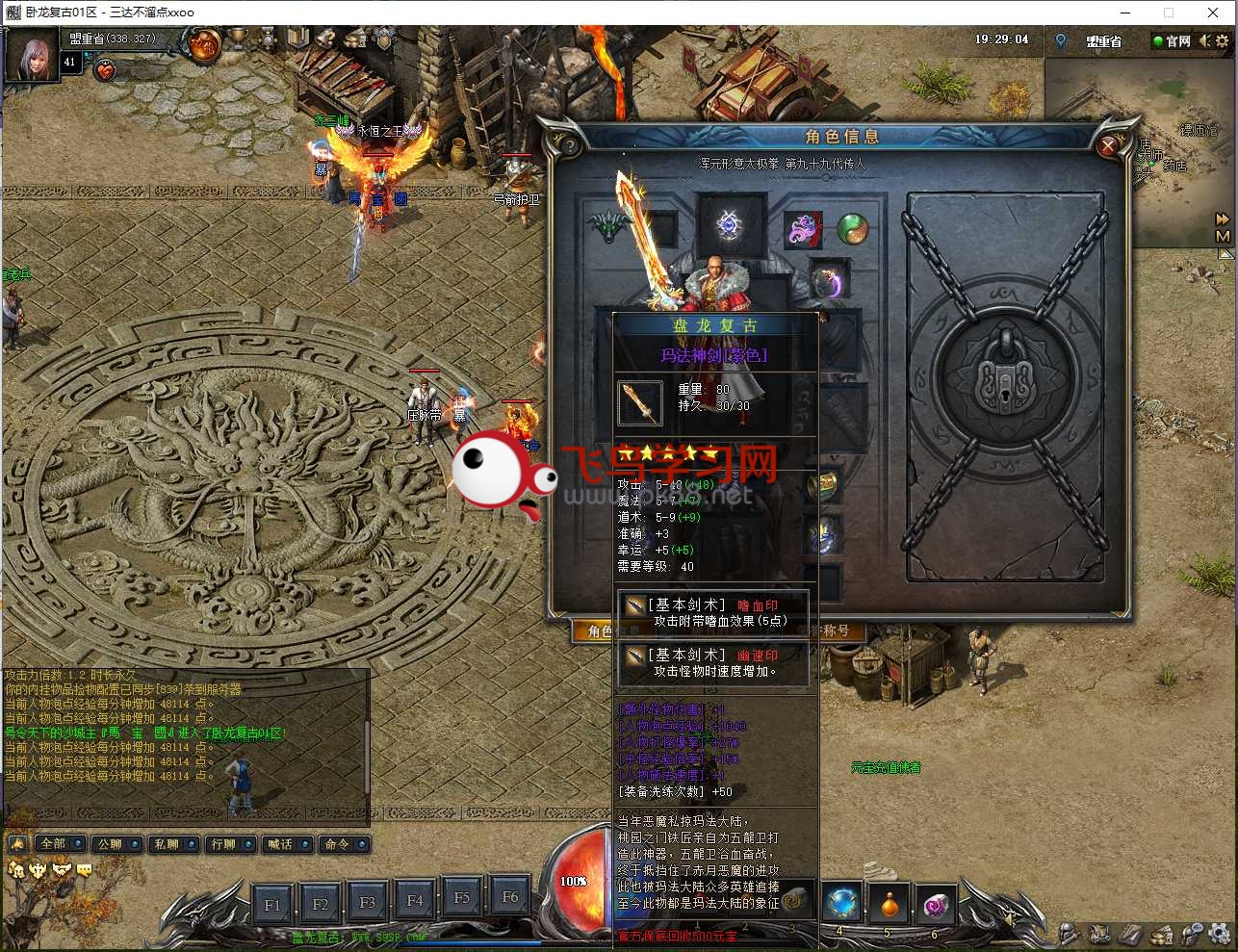This screenshot has height=952, width=1238.
Task: Close the 角色信息 character panel
Action: tap(1108, 146)
